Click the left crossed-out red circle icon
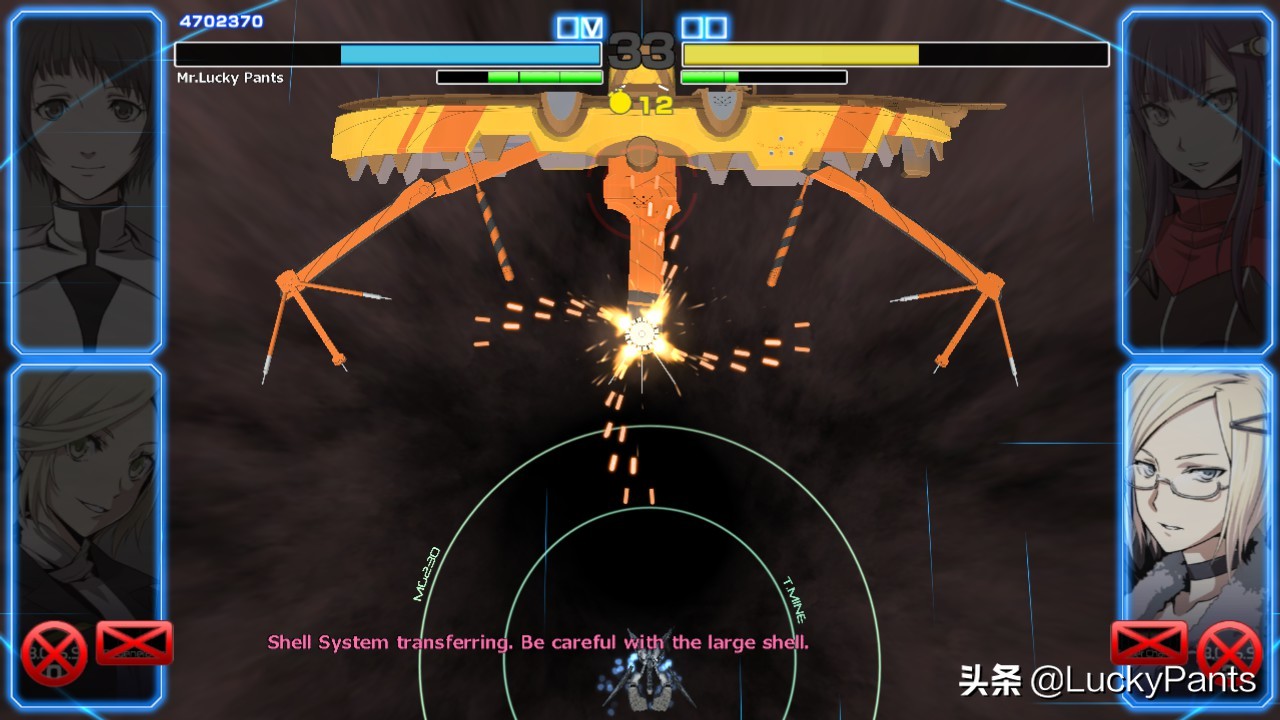 pos(55,653)
